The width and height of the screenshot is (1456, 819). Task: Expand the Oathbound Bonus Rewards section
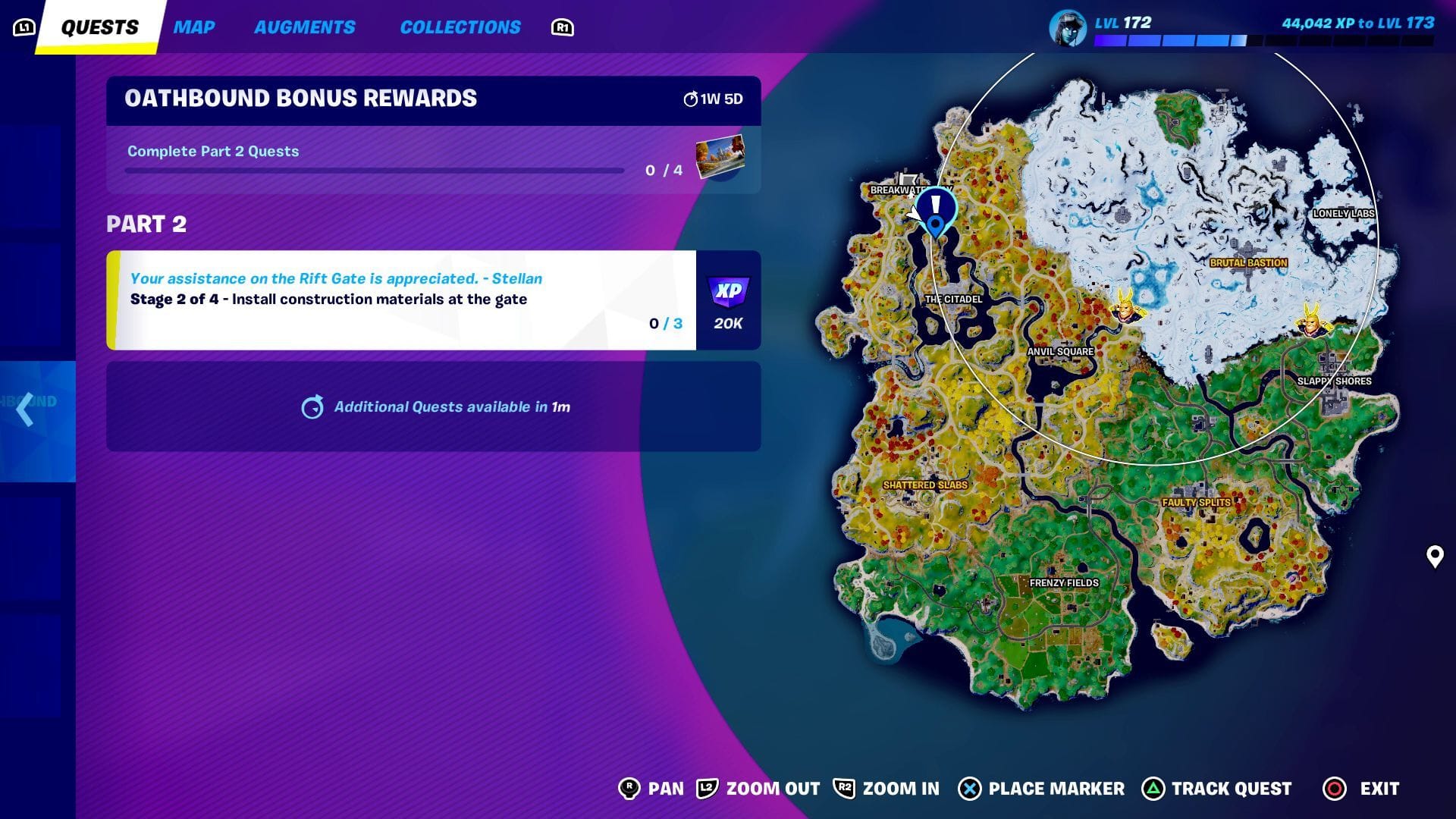[301, 98]
